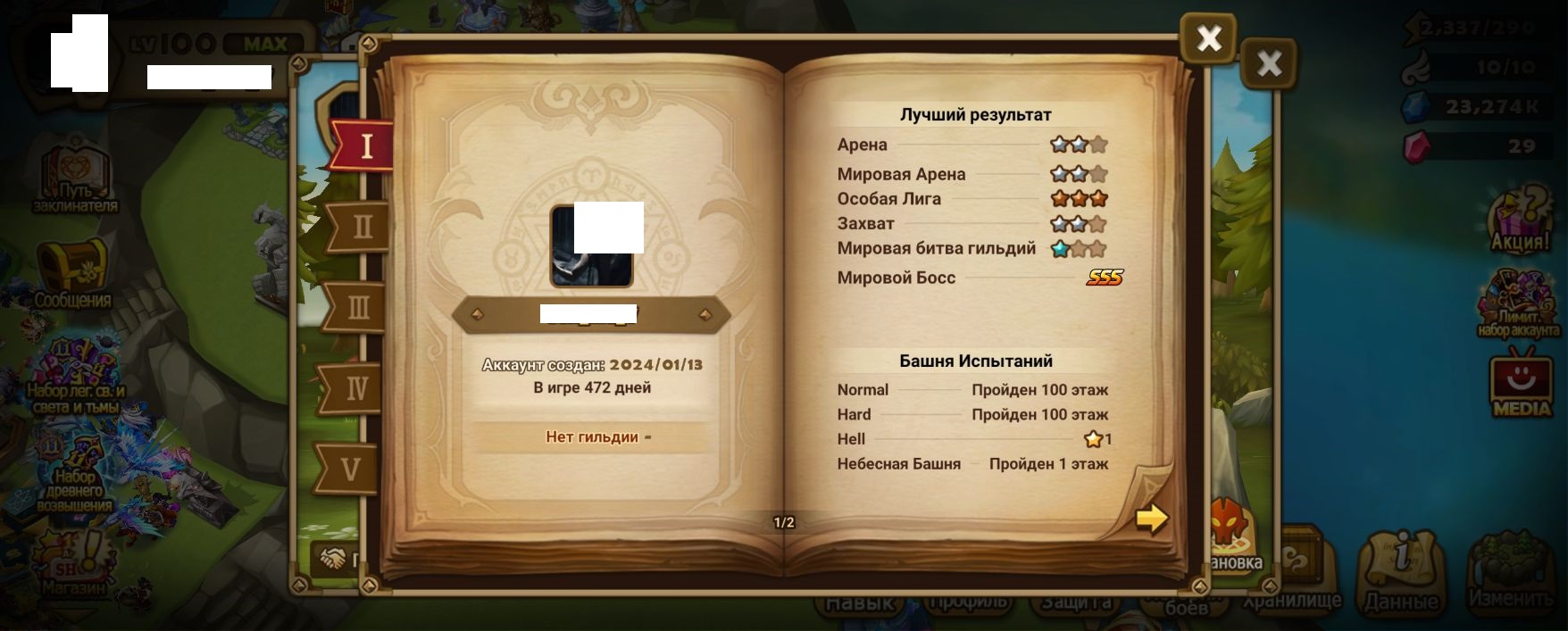Screen dimensions: 1568x631
Task: Select bookmark tab III
Action: (x=358, y=308)
